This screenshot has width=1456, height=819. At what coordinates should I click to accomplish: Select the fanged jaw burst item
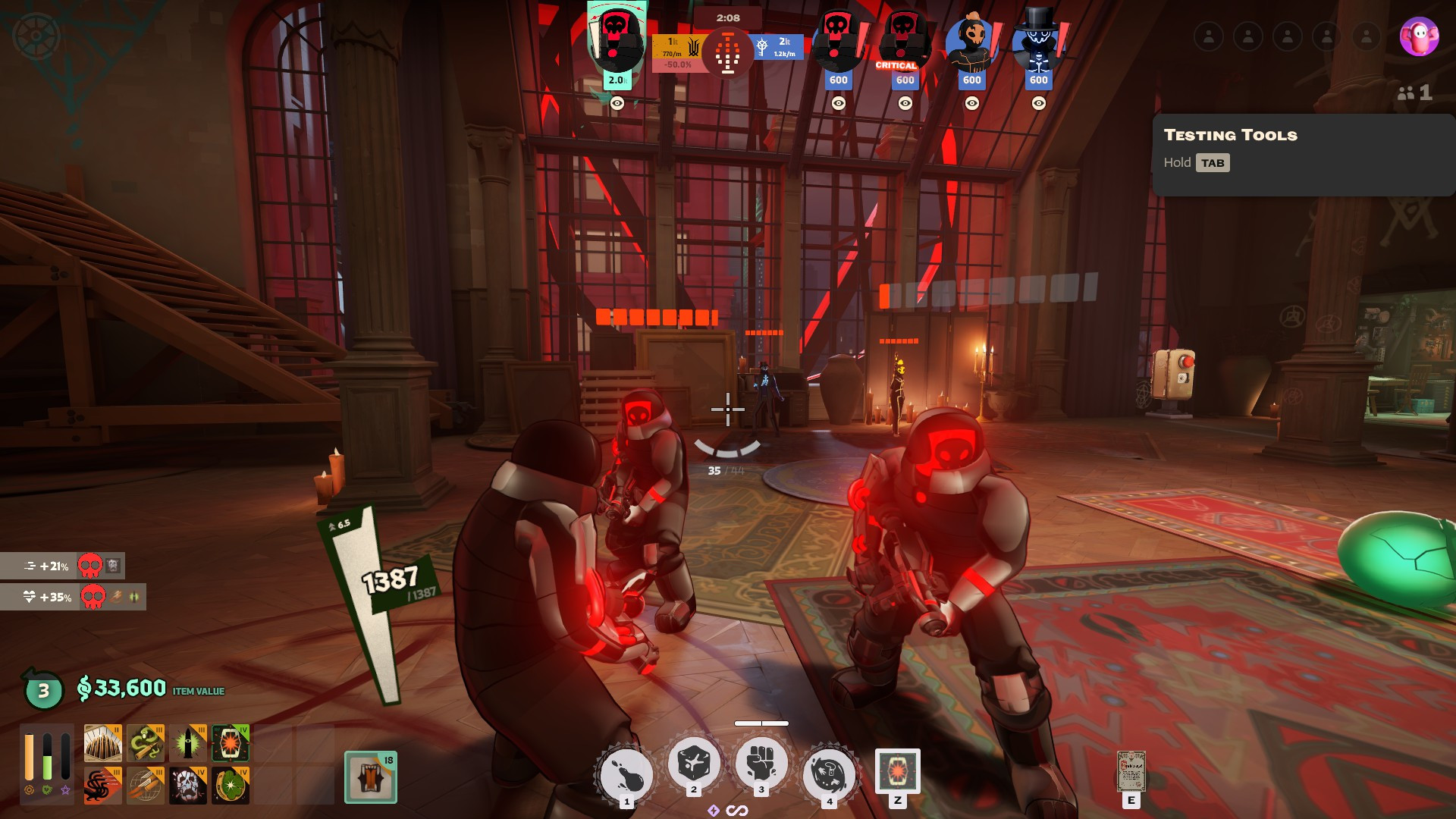tap(231, 742)
